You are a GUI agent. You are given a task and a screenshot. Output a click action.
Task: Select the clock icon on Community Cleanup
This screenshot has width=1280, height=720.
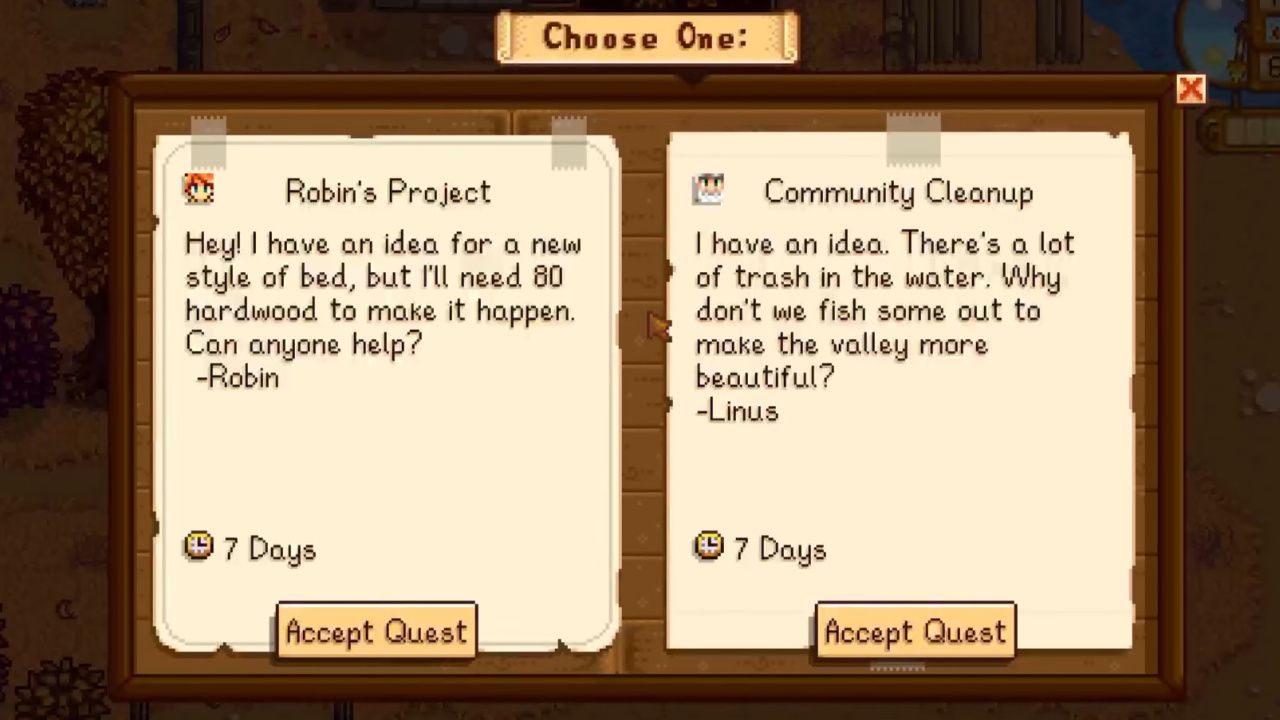(708, 547)
